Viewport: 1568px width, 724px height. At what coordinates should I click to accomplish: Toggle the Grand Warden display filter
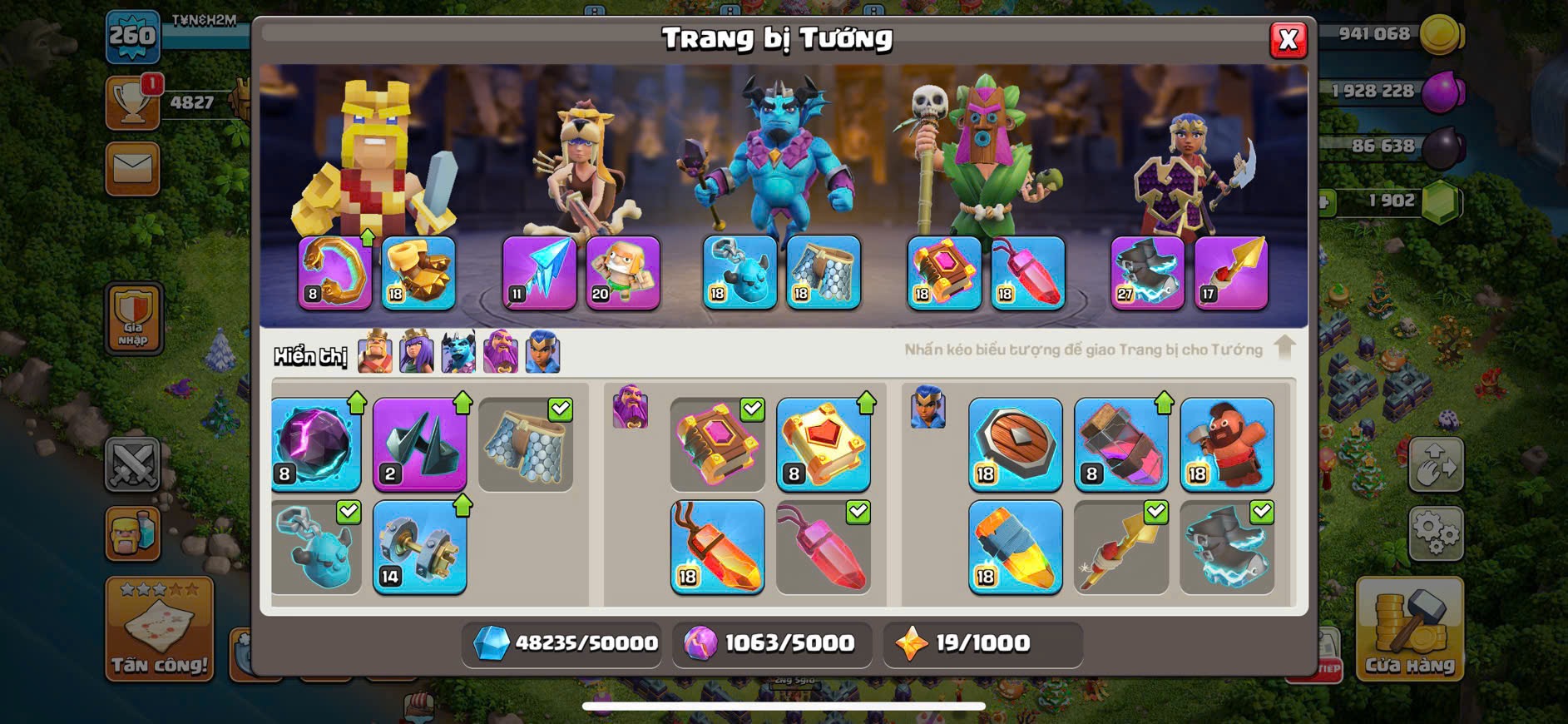coord(501,352)
